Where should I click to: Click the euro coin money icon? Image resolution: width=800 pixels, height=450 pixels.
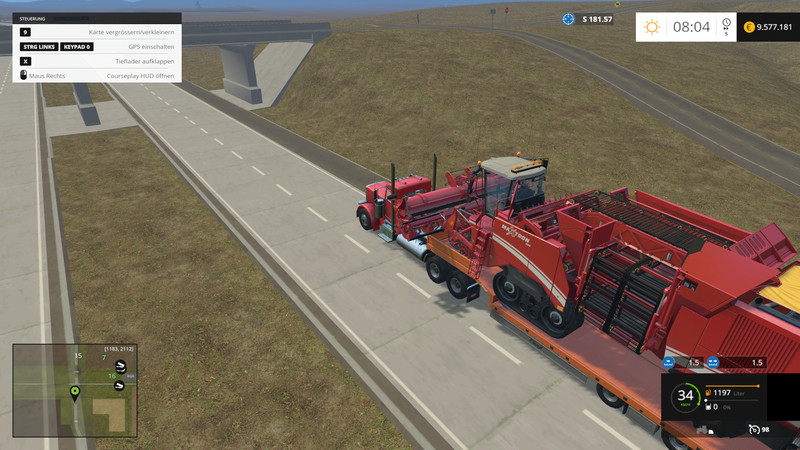coord(749,27)
